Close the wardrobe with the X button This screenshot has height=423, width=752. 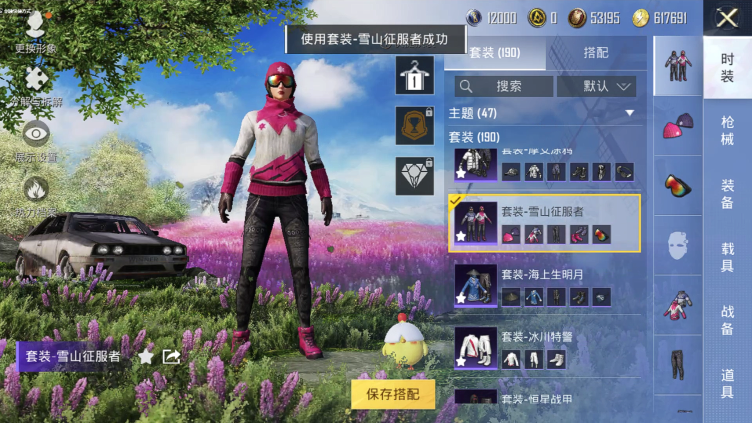pos(727,17)
